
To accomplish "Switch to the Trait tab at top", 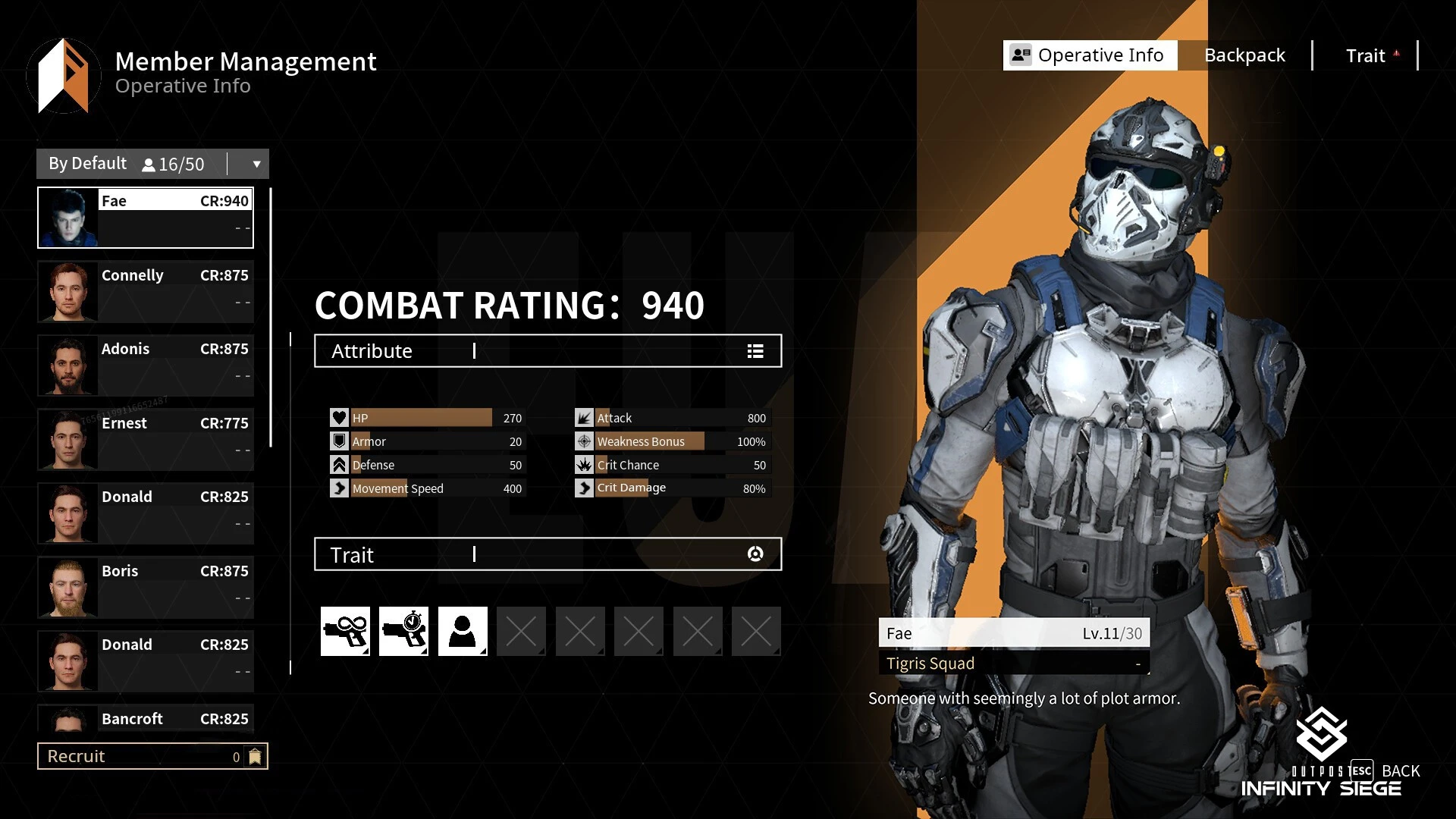I will 1365,55.
